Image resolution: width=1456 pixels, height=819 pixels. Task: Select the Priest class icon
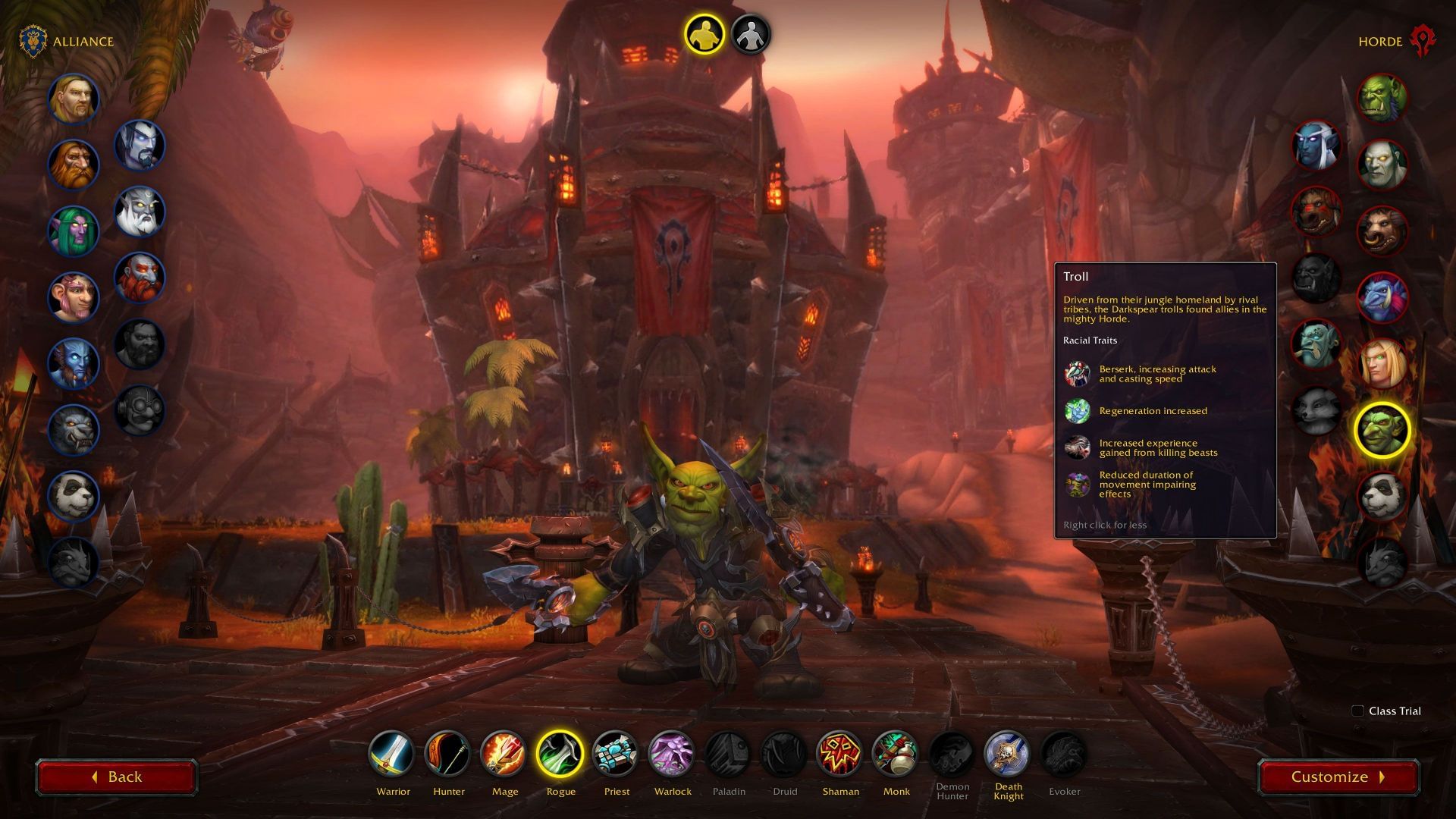(616, 755)
